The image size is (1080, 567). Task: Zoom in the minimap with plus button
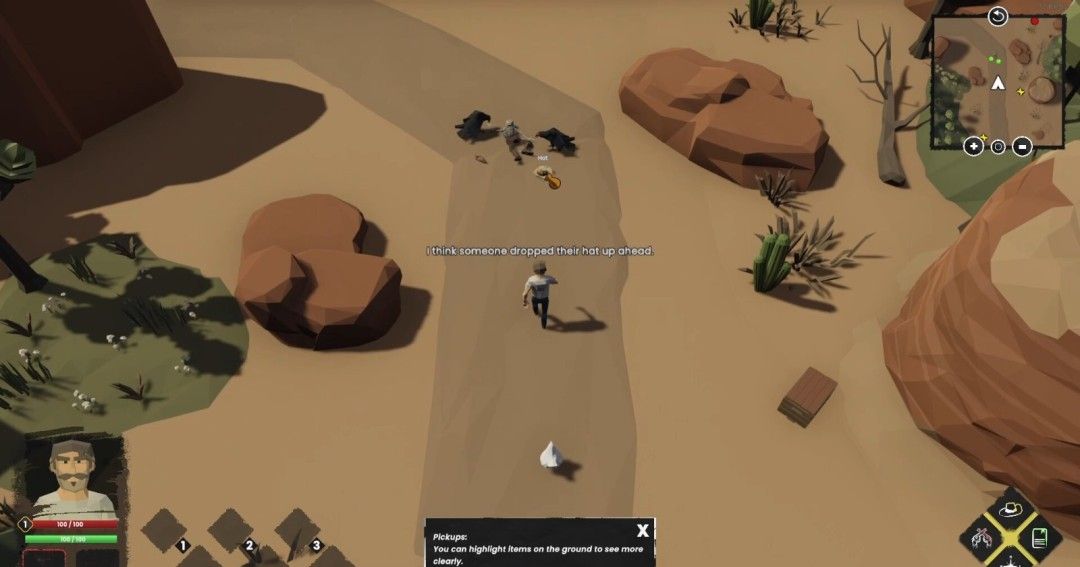point(973,146)
